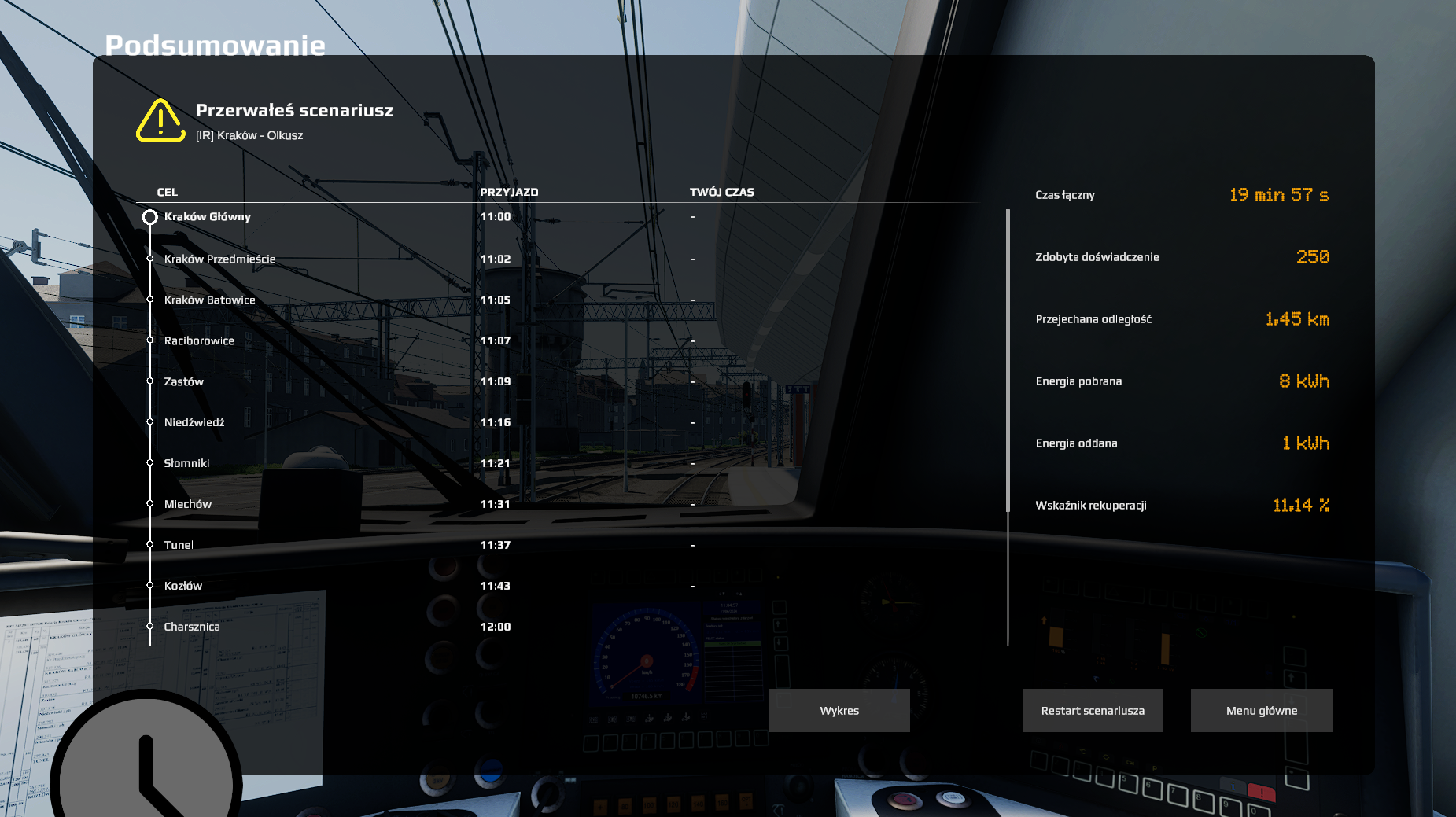Open the Wykres chart view
This screenshot has height=817, width=1456.
tap(839, 710)
